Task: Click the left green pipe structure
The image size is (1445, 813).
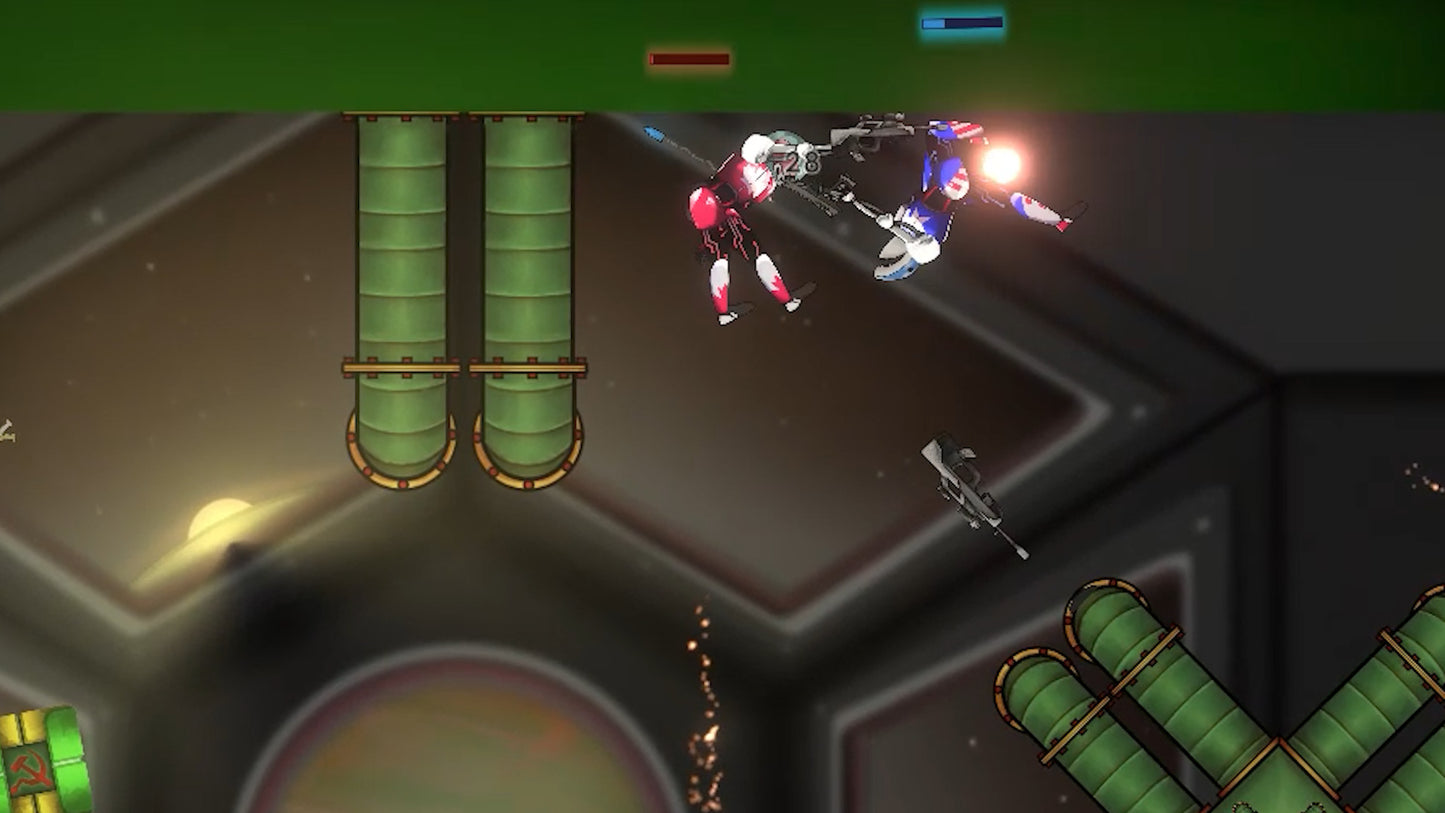Action: pyautogui.click(x=400, y=280)
